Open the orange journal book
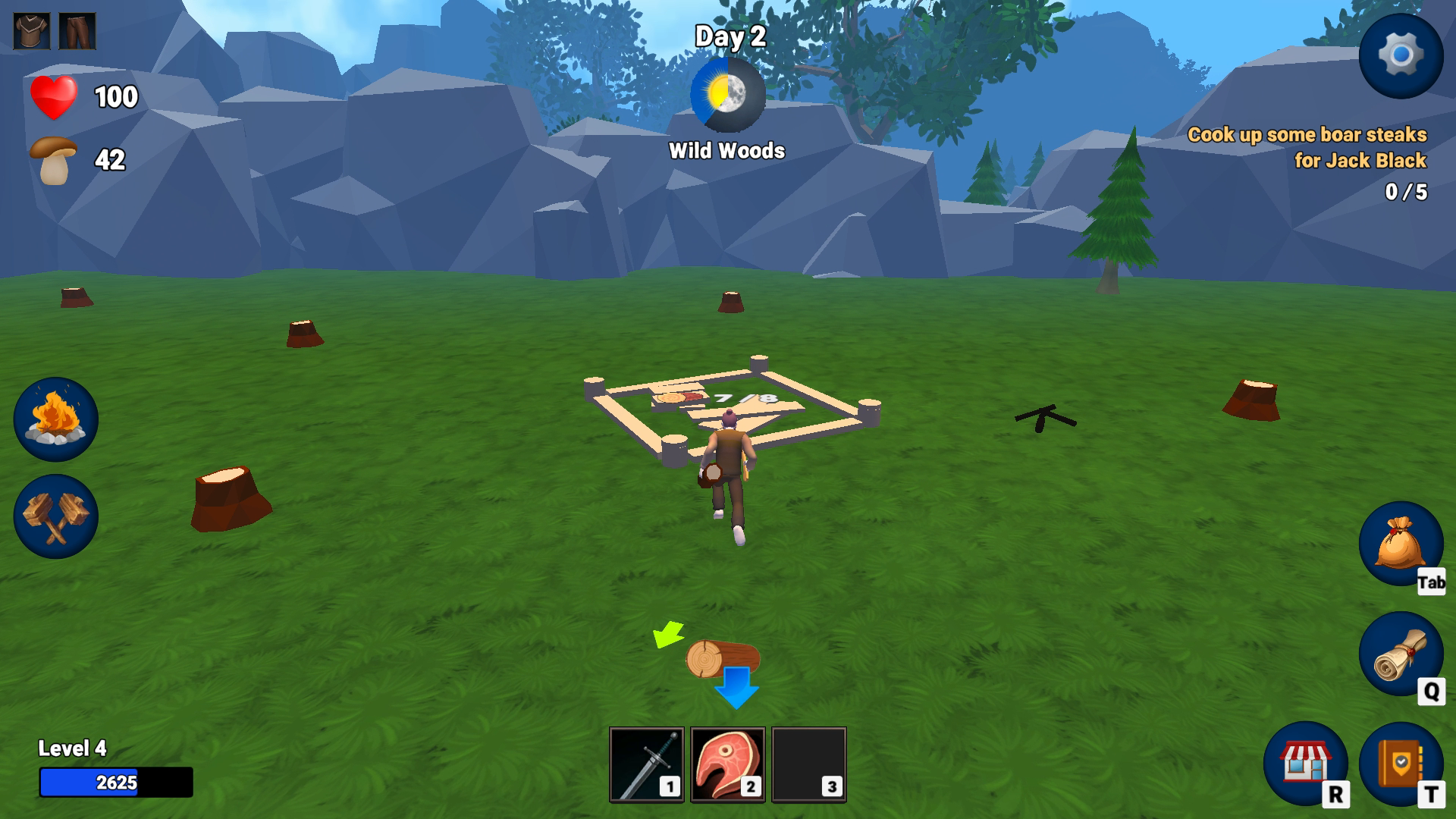 point(1400,763)
